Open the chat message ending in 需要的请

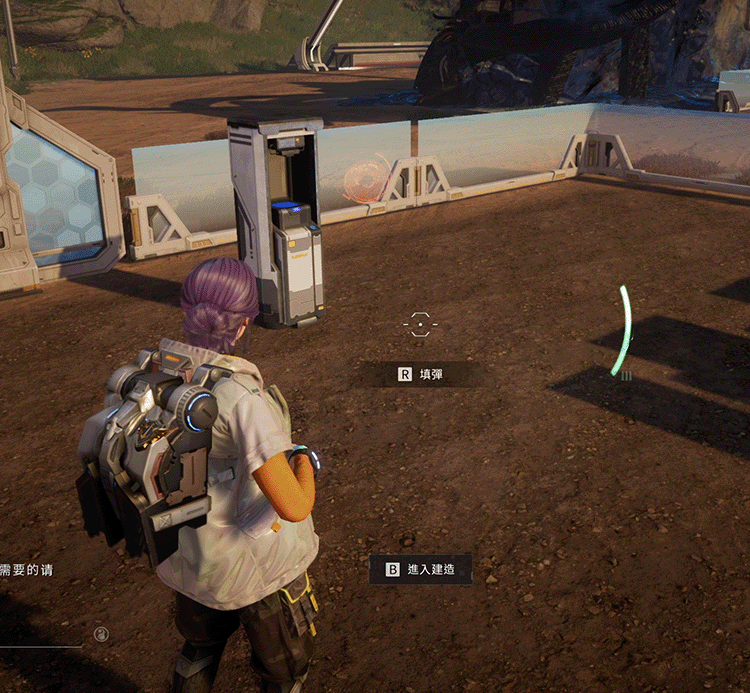coord(27,570)
